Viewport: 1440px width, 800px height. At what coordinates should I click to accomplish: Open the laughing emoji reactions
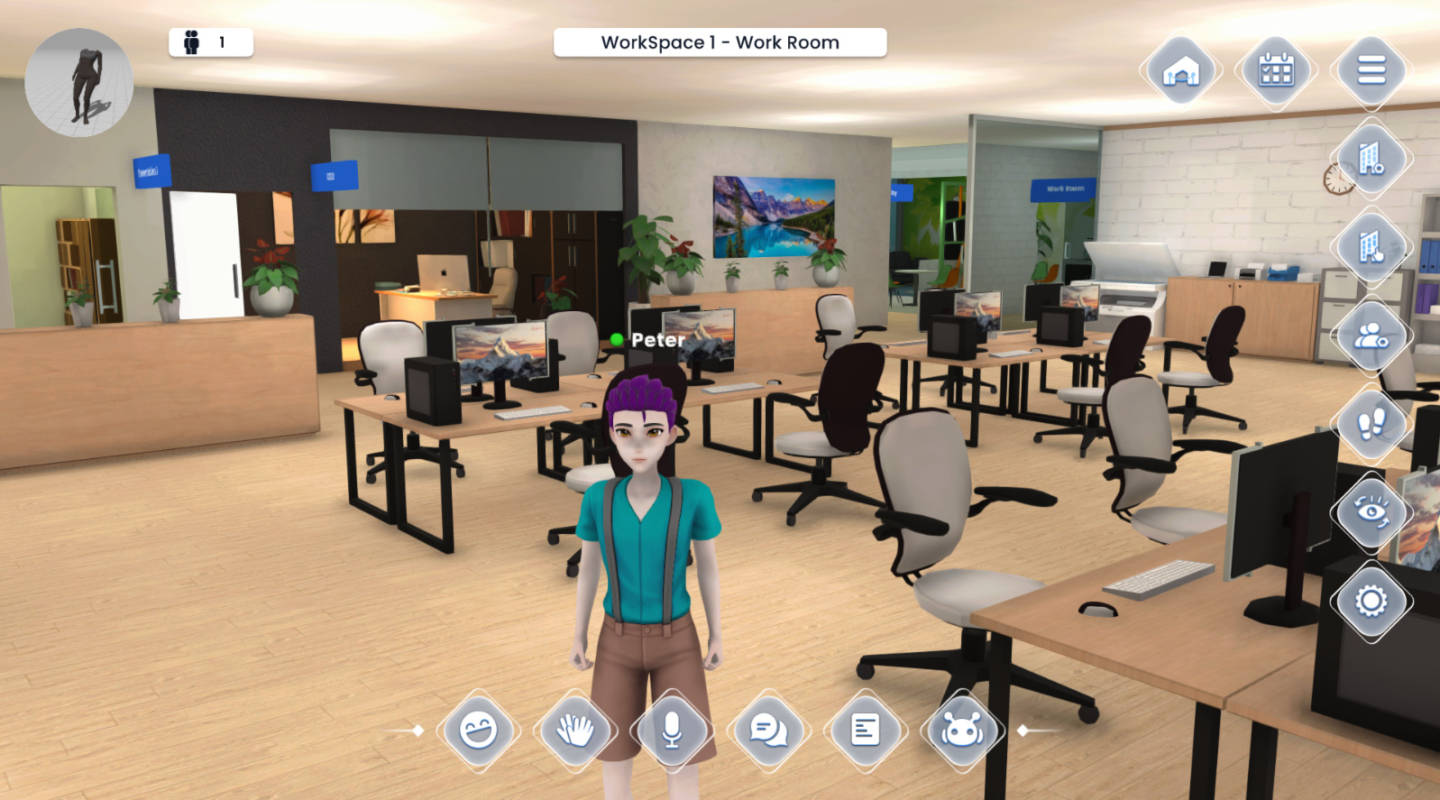[479, 730]
